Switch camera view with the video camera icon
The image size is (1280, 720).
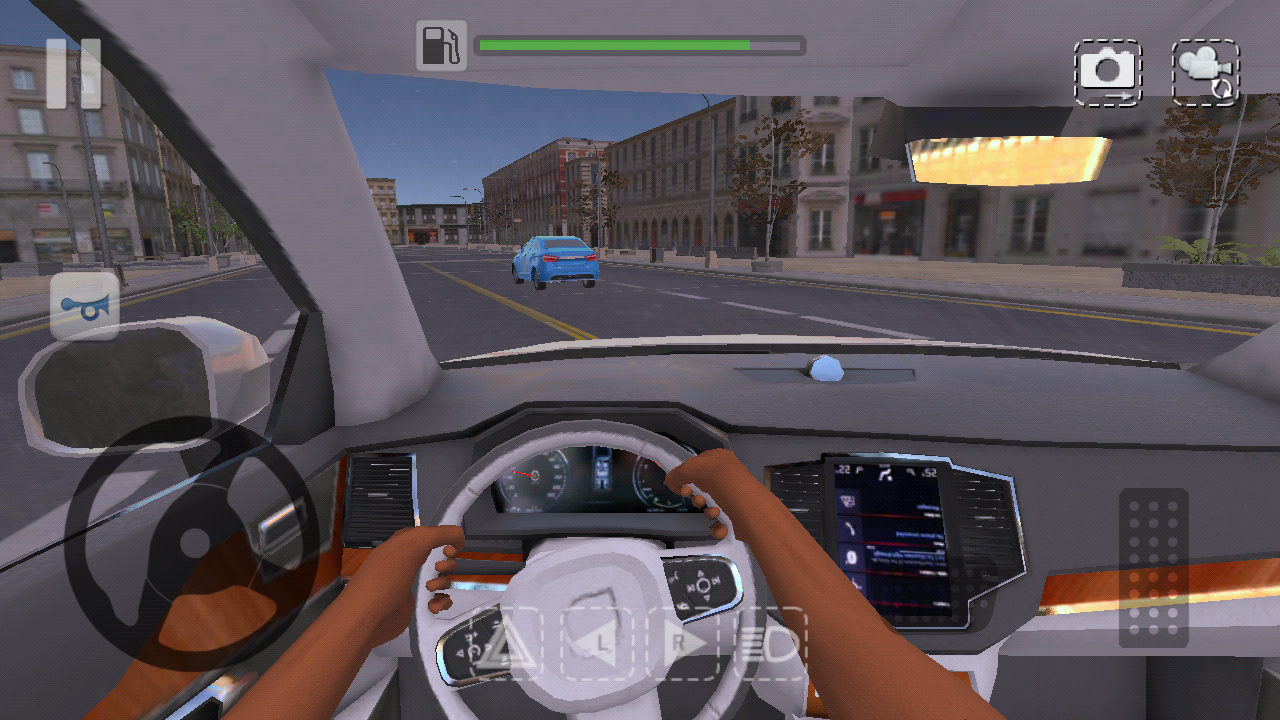point(1205,72)
